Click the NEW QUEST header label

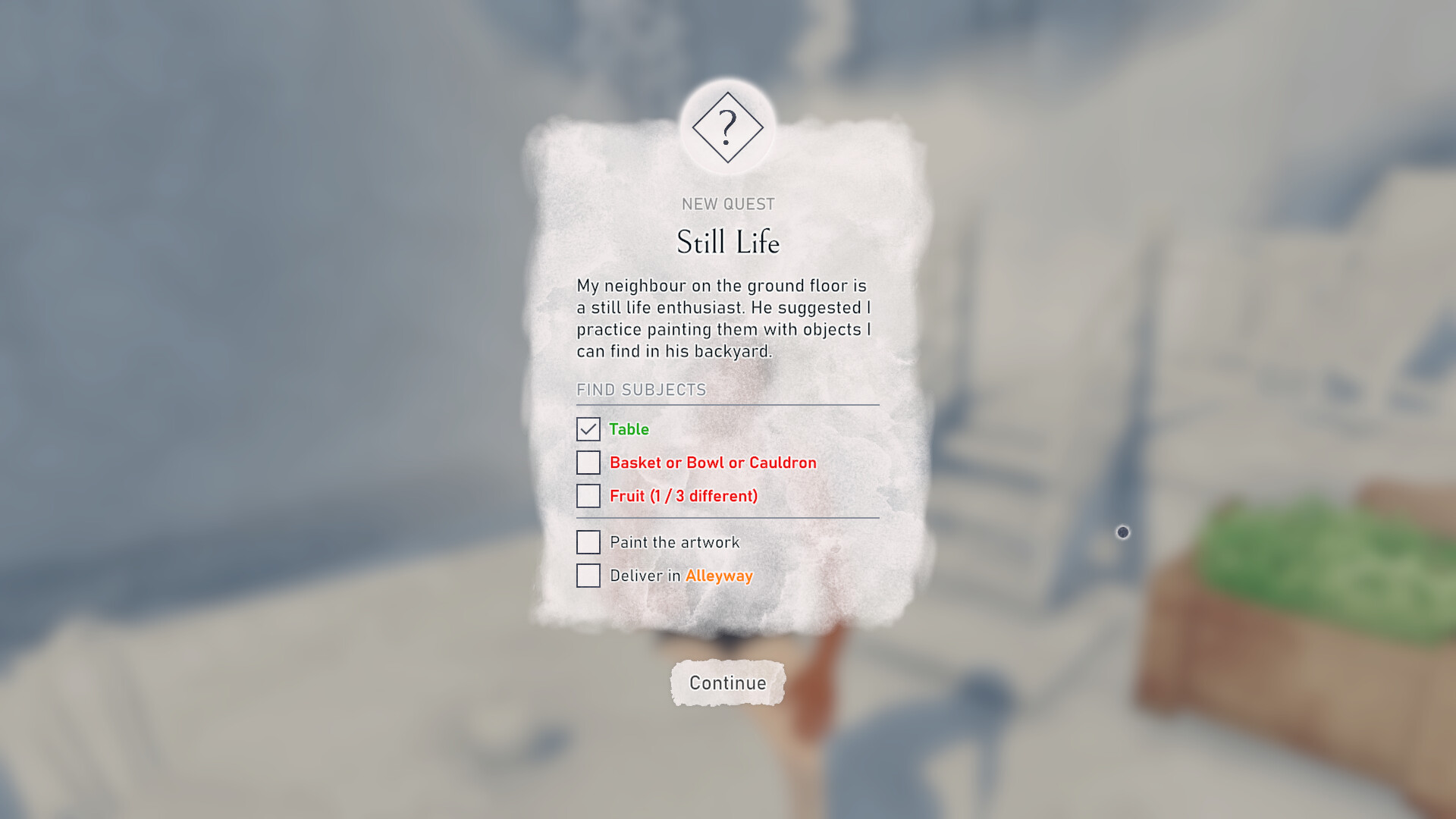727,203
